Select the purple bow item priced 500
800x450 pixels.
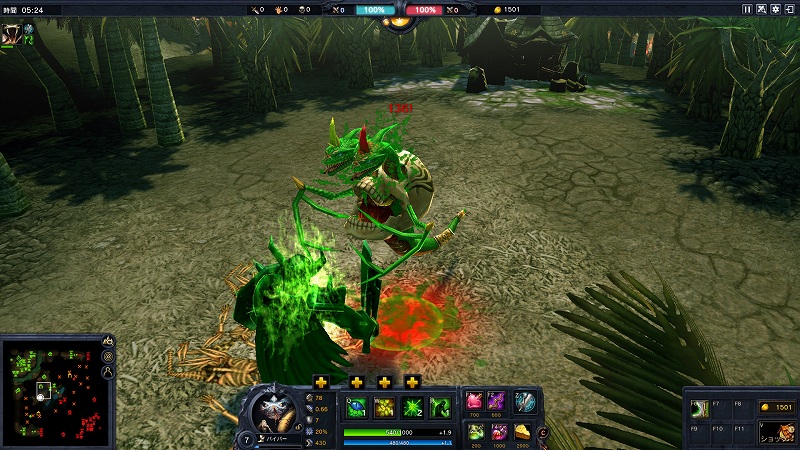point(497,402)
